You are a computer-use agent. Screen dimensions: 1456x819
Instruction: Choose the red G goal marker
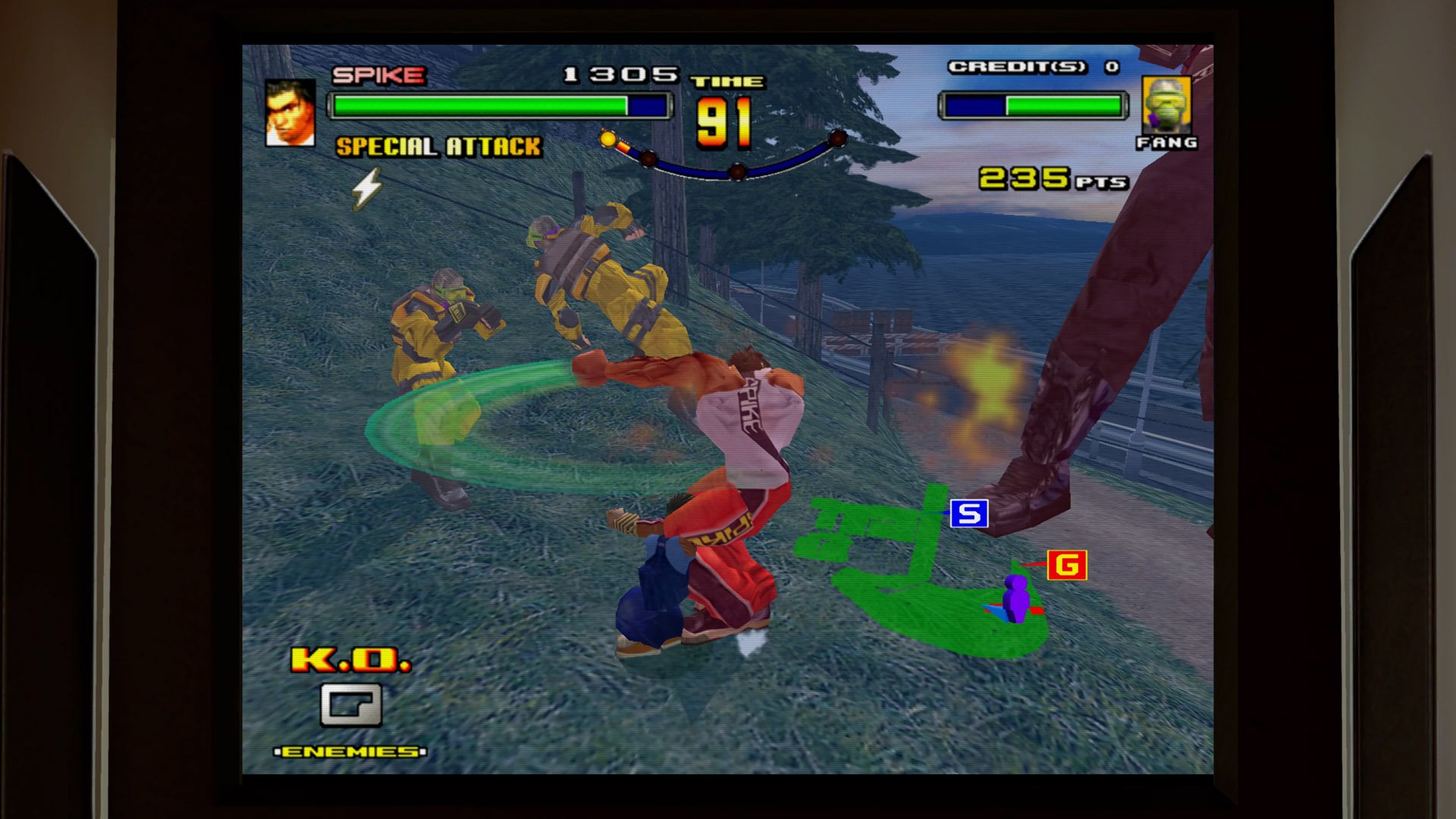(1067, 565)
